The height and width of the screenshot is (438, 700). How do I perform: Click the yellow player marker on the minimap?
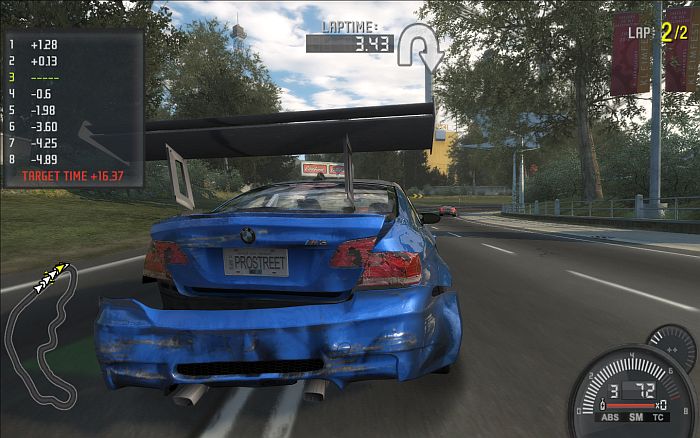62,268
